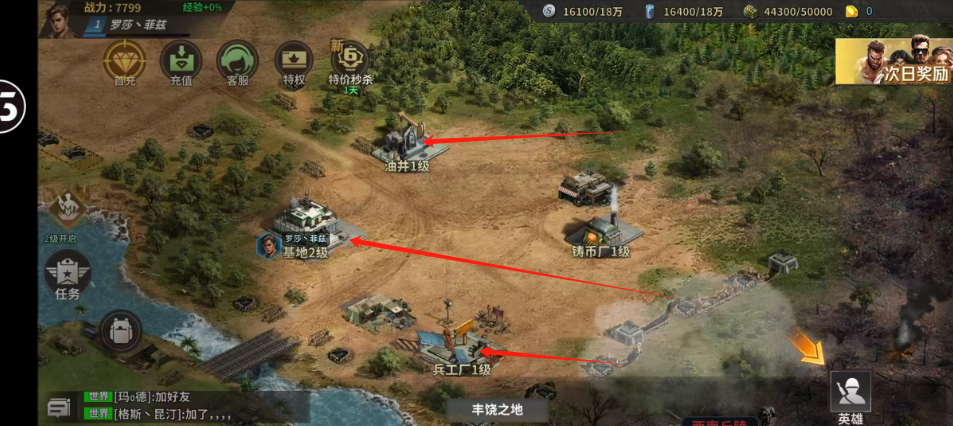Select the 兵工厂1级 arsenal building

point(458,343)
